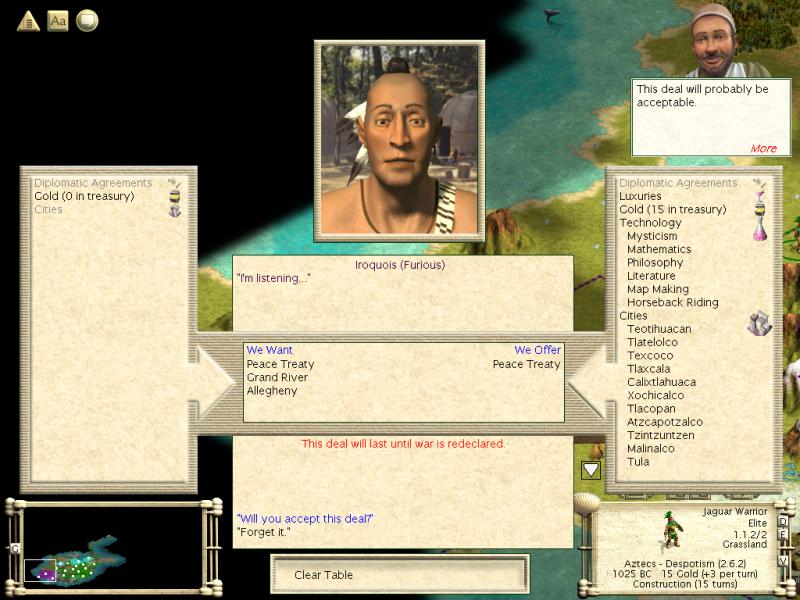
Task: Click More in the advisor message
Action: pyautogui.click(x=763, y=148)
